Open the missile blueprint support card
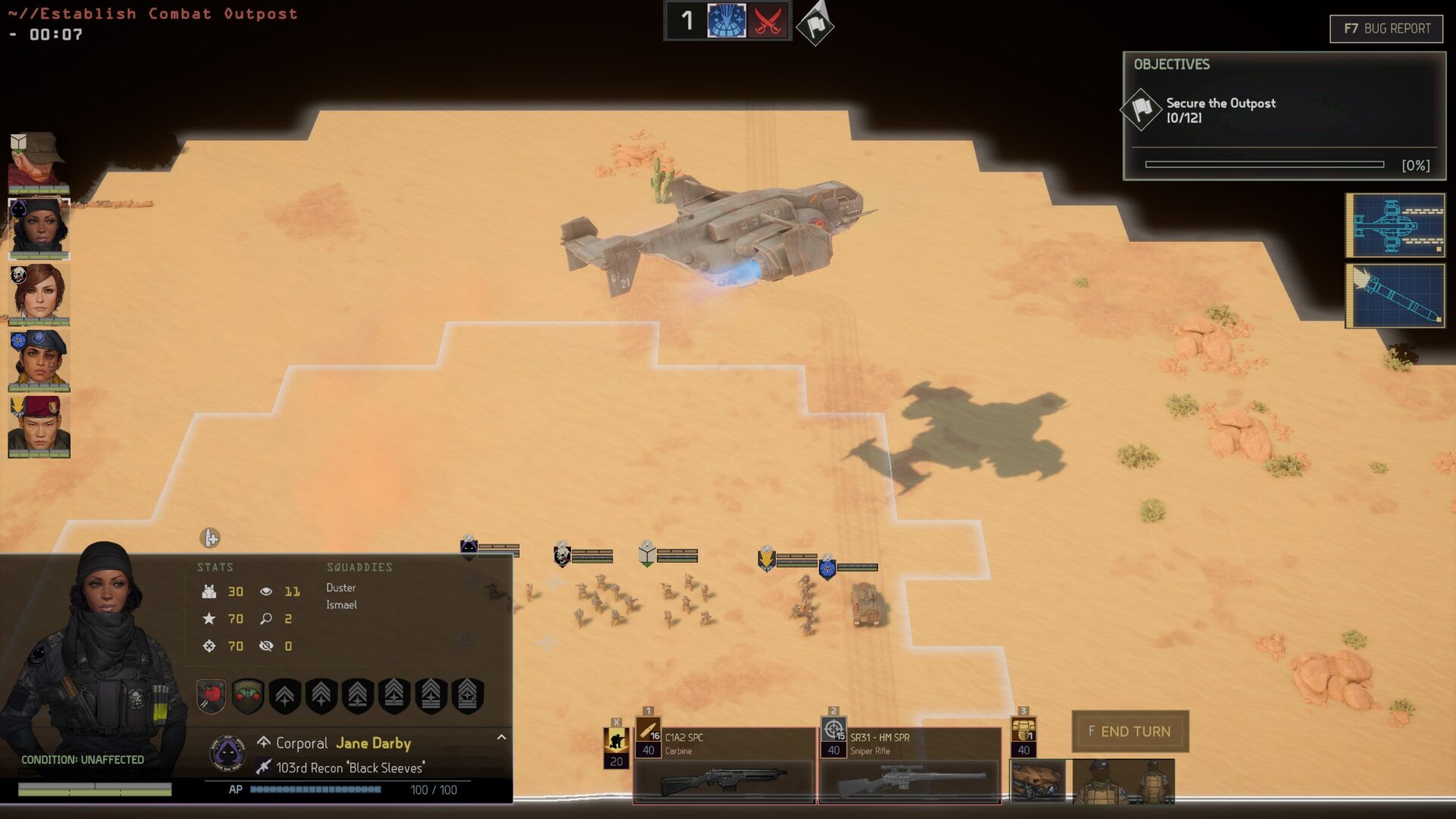This screenshot has width=1456, height=819. click(x=1395, y=296)
